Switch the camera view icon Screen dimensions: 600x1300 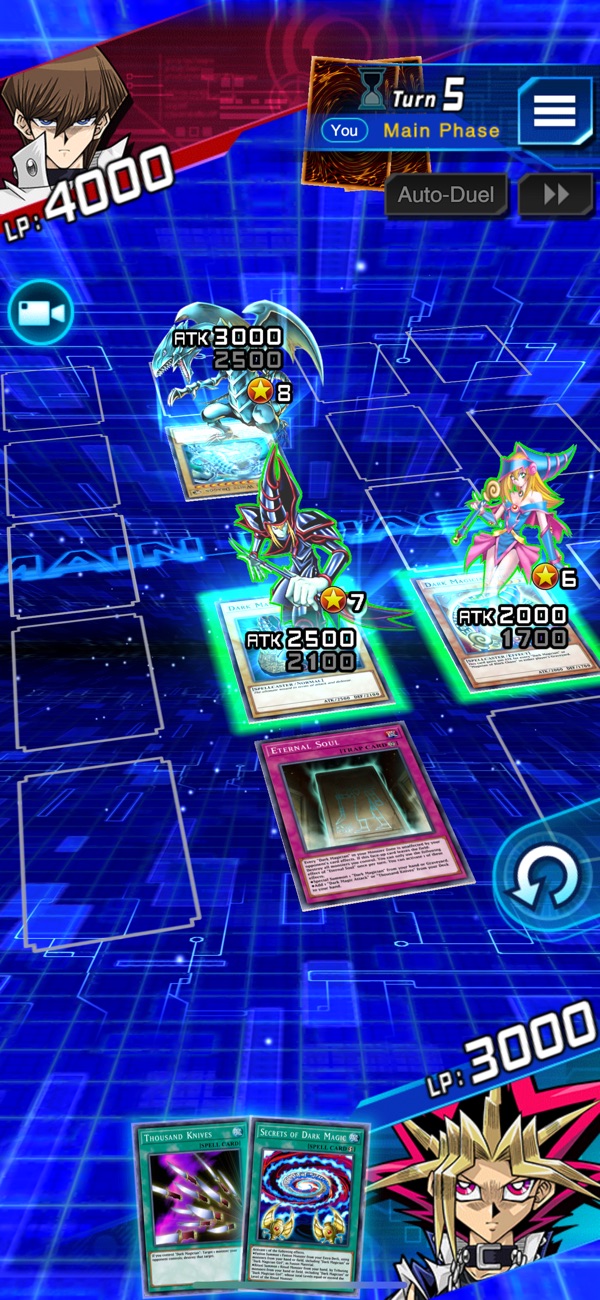40,313
